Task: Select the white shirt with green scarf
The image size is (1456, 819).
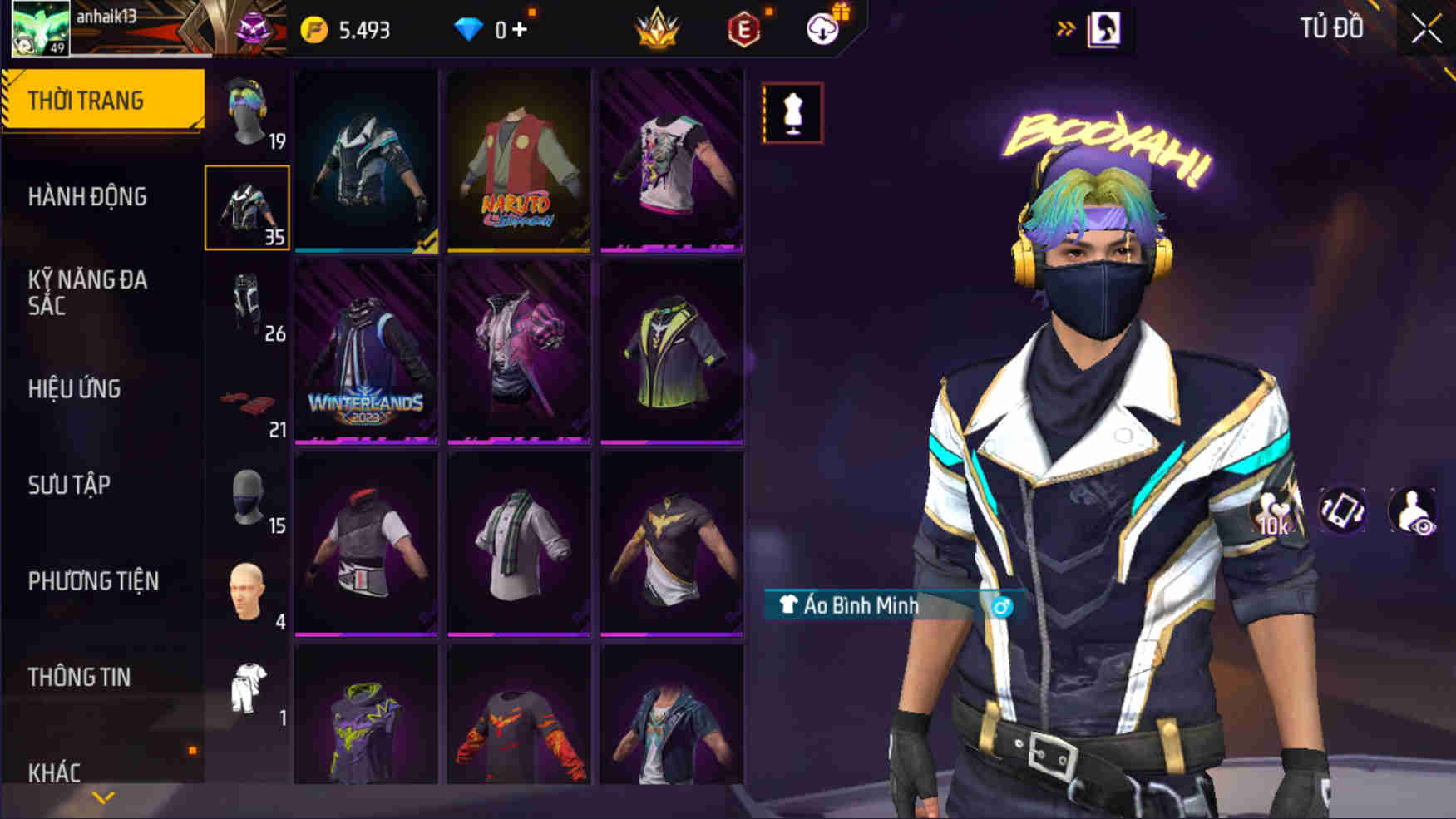Action: coord(518,544)
